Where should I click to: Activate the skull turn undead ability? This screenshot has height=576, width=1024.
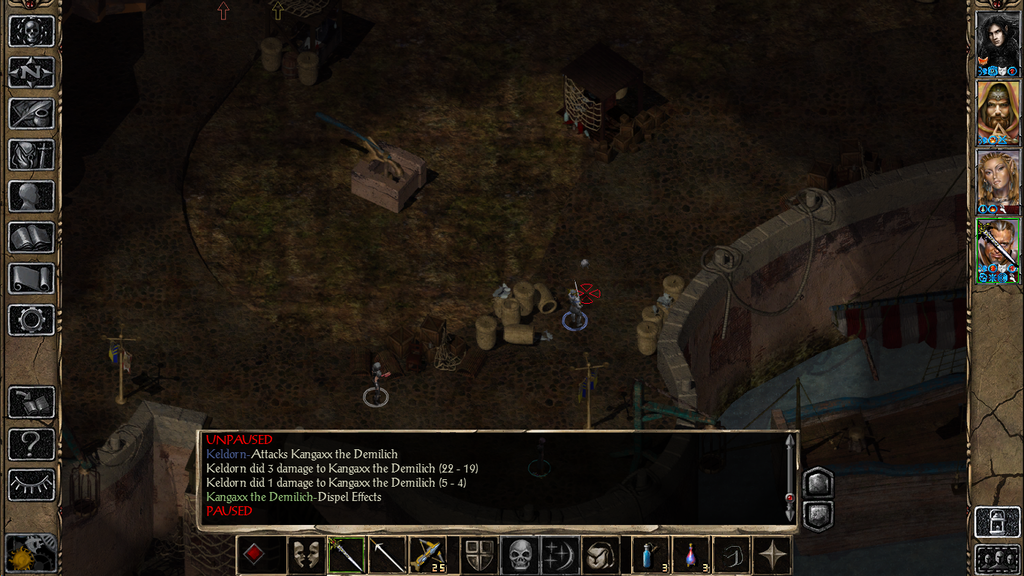pos(520,555)
